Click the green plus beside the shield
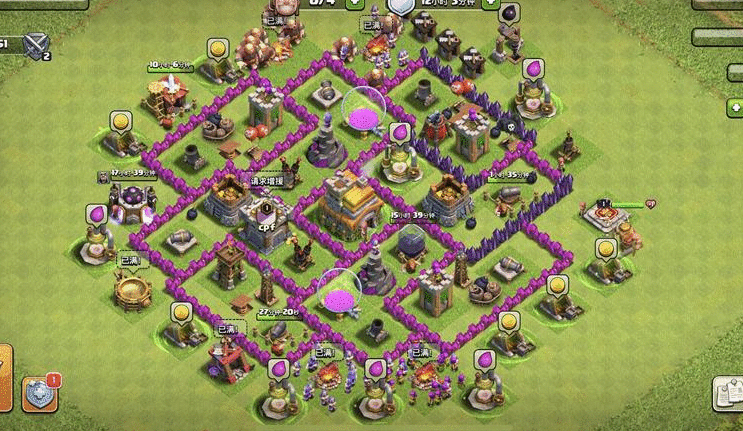Viewport: 743px width, 431px height. (x=490, y=4)
